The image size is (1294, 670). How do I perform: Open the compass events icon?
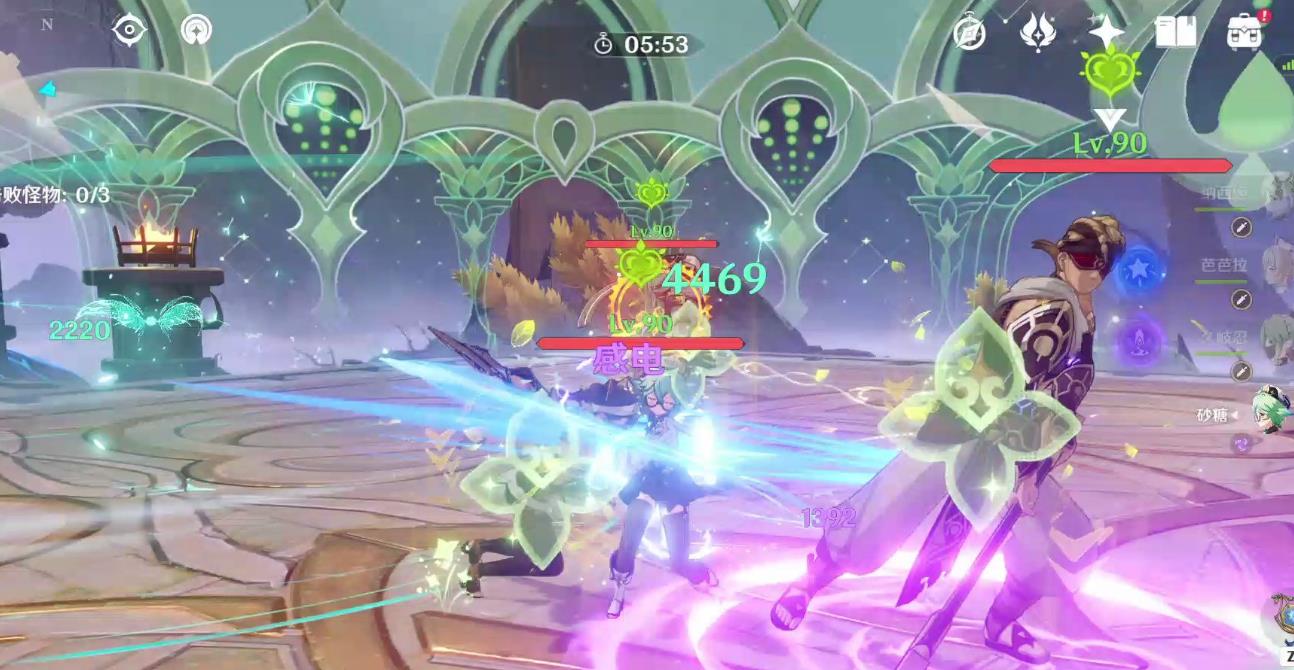(969, 33)
